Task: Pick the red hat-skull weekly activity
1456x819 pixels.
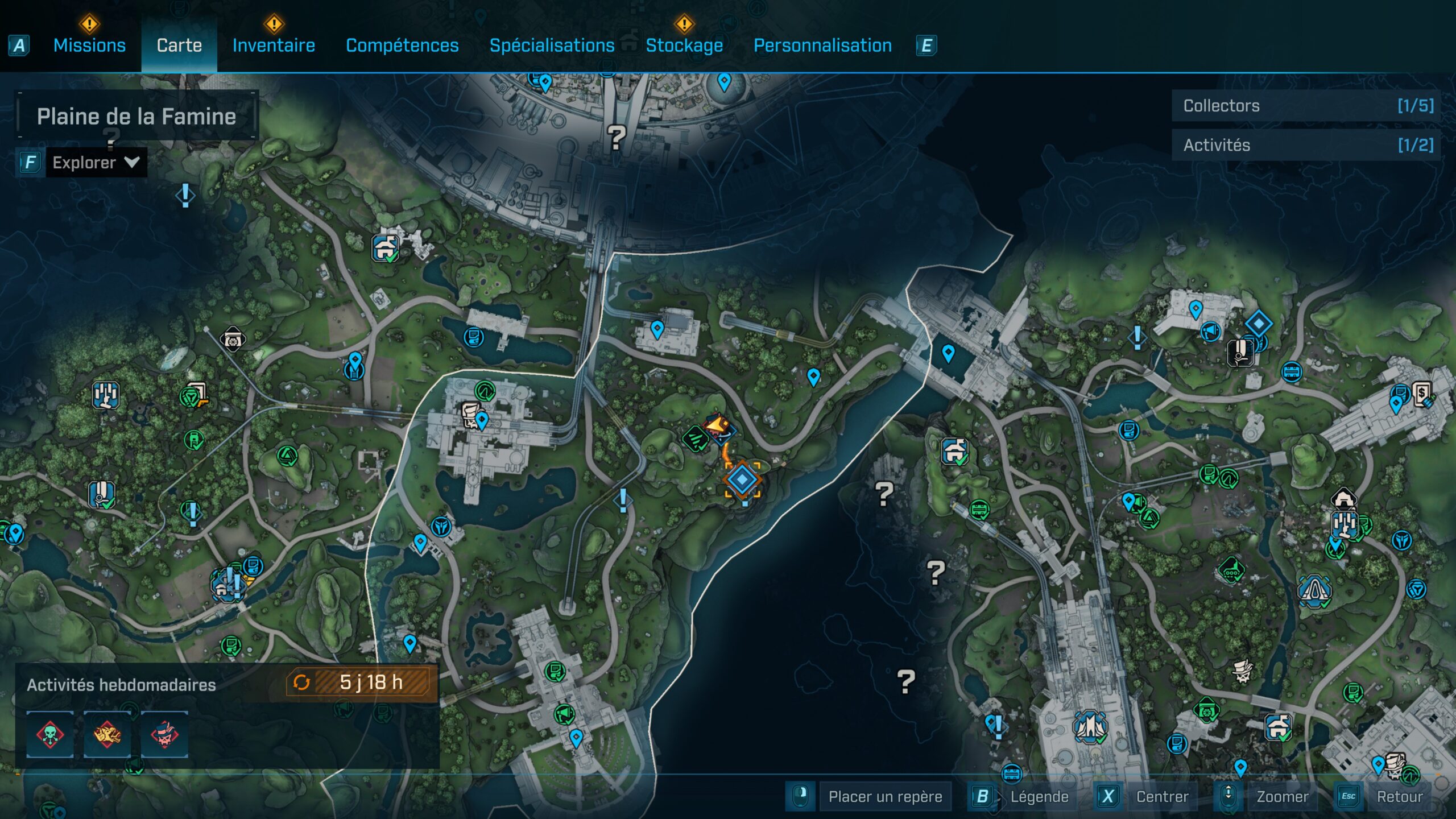Action: (x=164, y=734)
